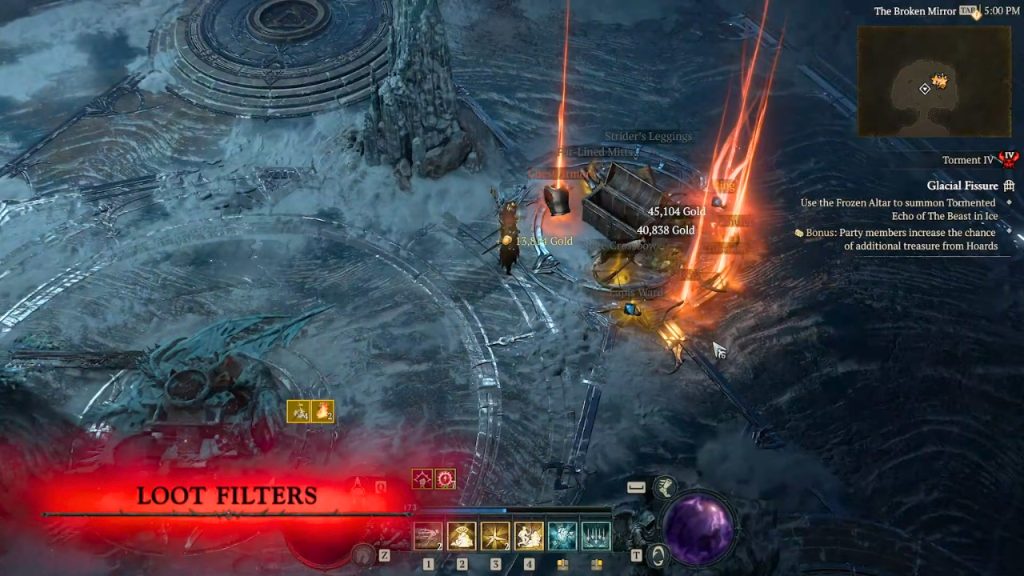The height and width of the screenshot is (576, 1024).
Task: Use the teal skill left of falling arrows
Action: coord(562,537)
